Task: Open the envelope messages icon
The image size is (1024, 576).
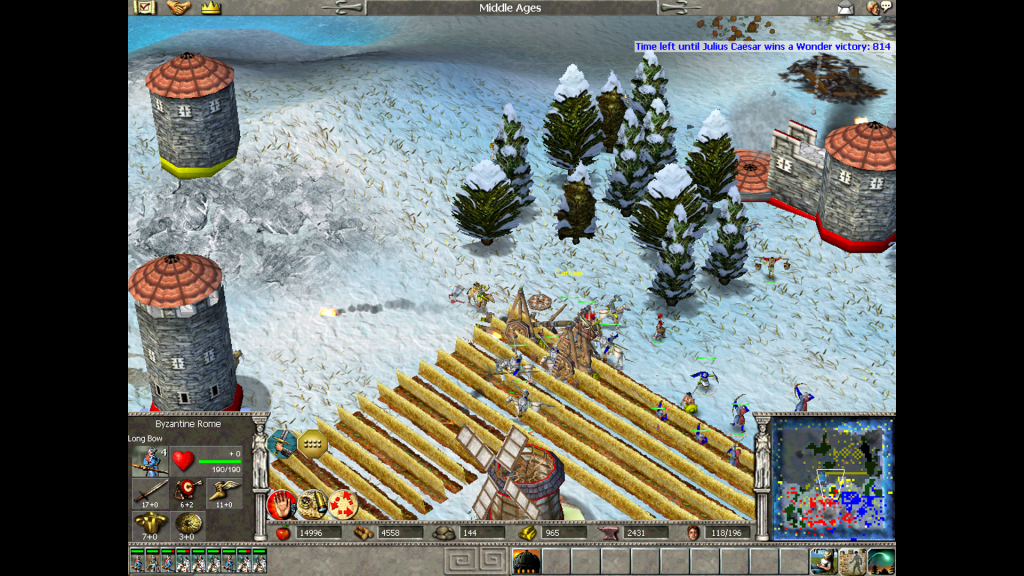Action: click(845, 8)
